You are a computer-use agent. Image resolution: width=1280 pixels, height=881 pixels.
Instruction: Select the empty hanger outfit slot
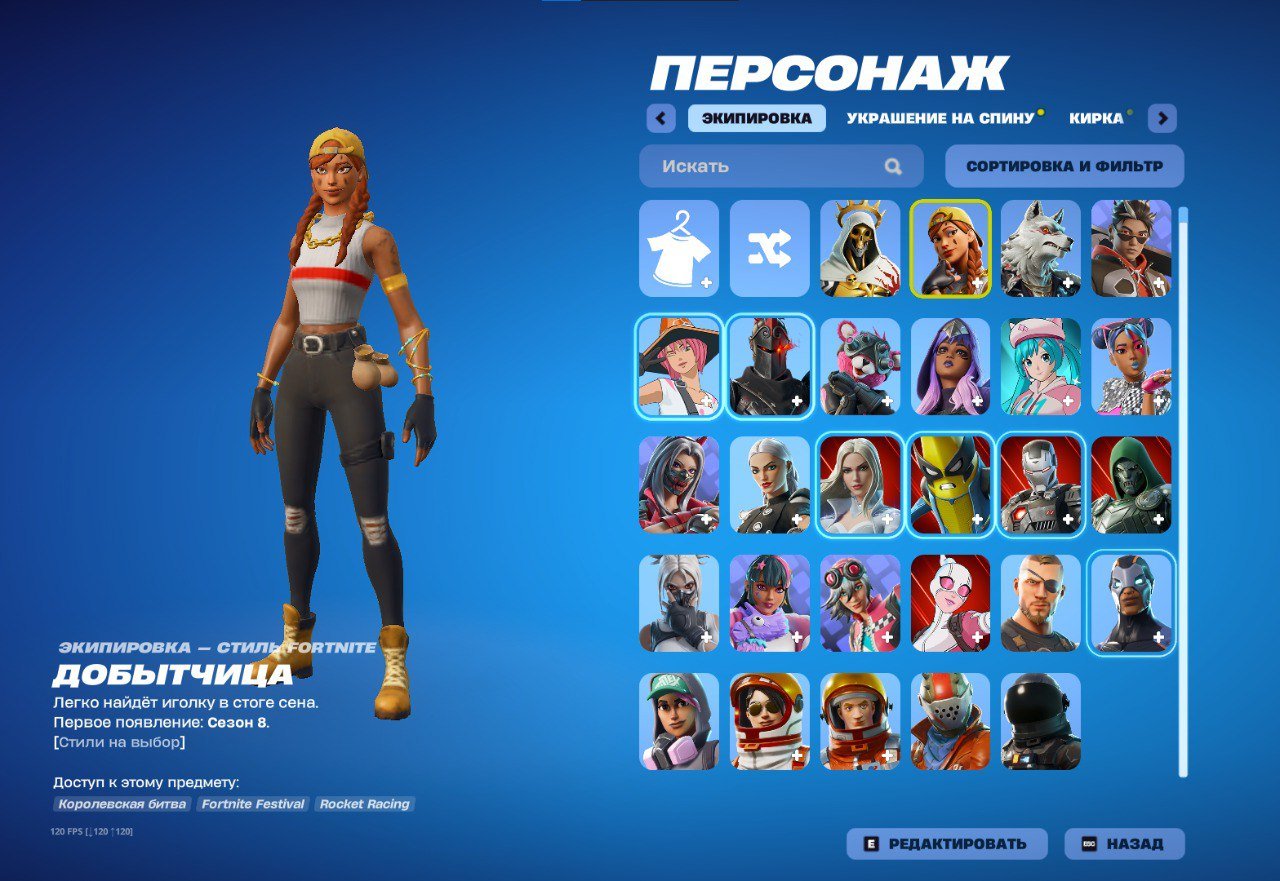coord(679,250)
